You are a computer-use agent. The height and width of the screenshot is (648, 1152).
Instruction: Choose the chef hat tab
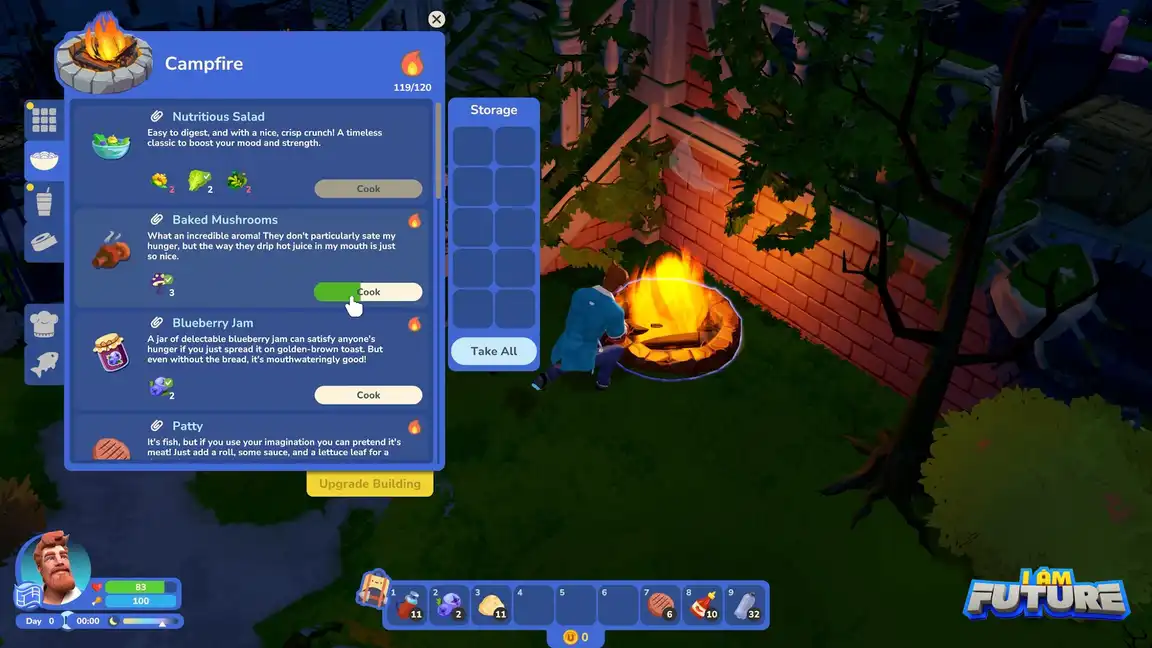click(x=44, y=325)
